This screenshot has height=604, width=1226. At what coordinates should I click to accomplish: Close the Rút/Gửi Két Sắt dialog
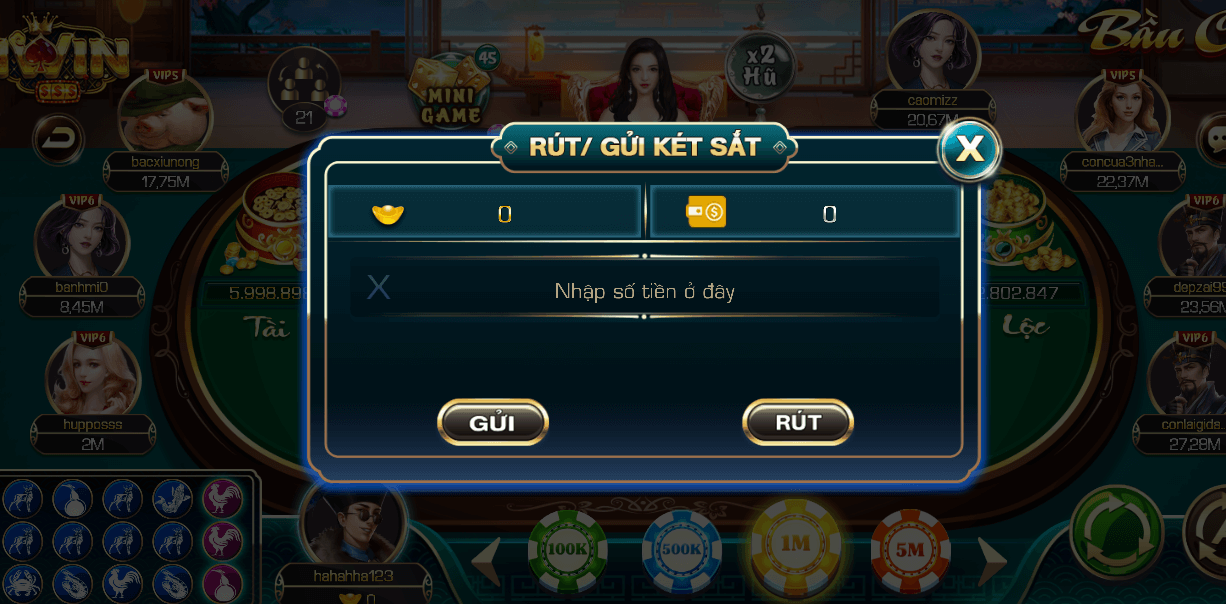[x=969, y=149]
